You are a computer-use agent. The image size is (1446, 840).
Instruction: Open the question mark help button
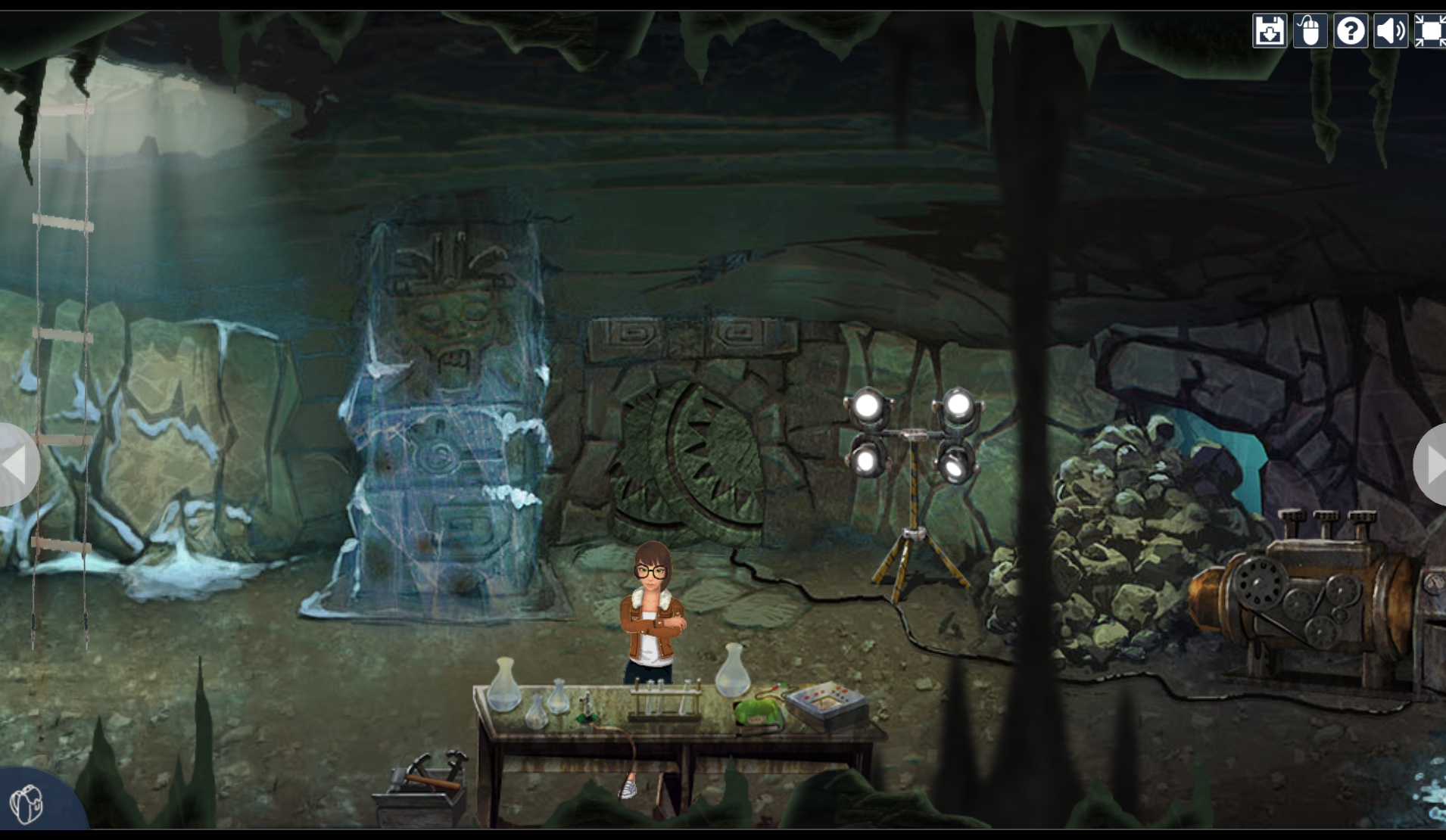click(x=1351, y=31)
